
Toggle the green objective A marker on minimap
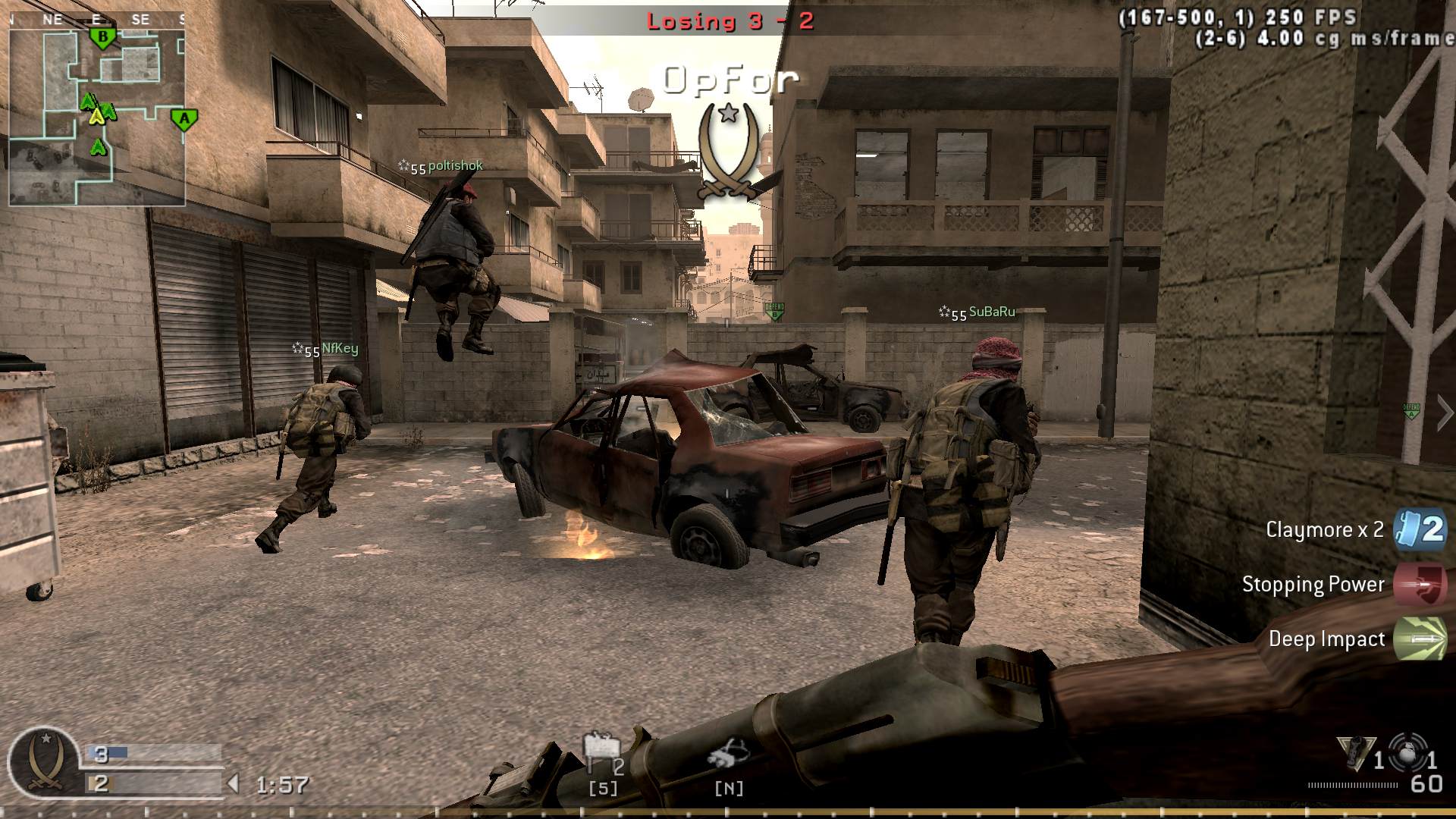click(x=184, y=118)
